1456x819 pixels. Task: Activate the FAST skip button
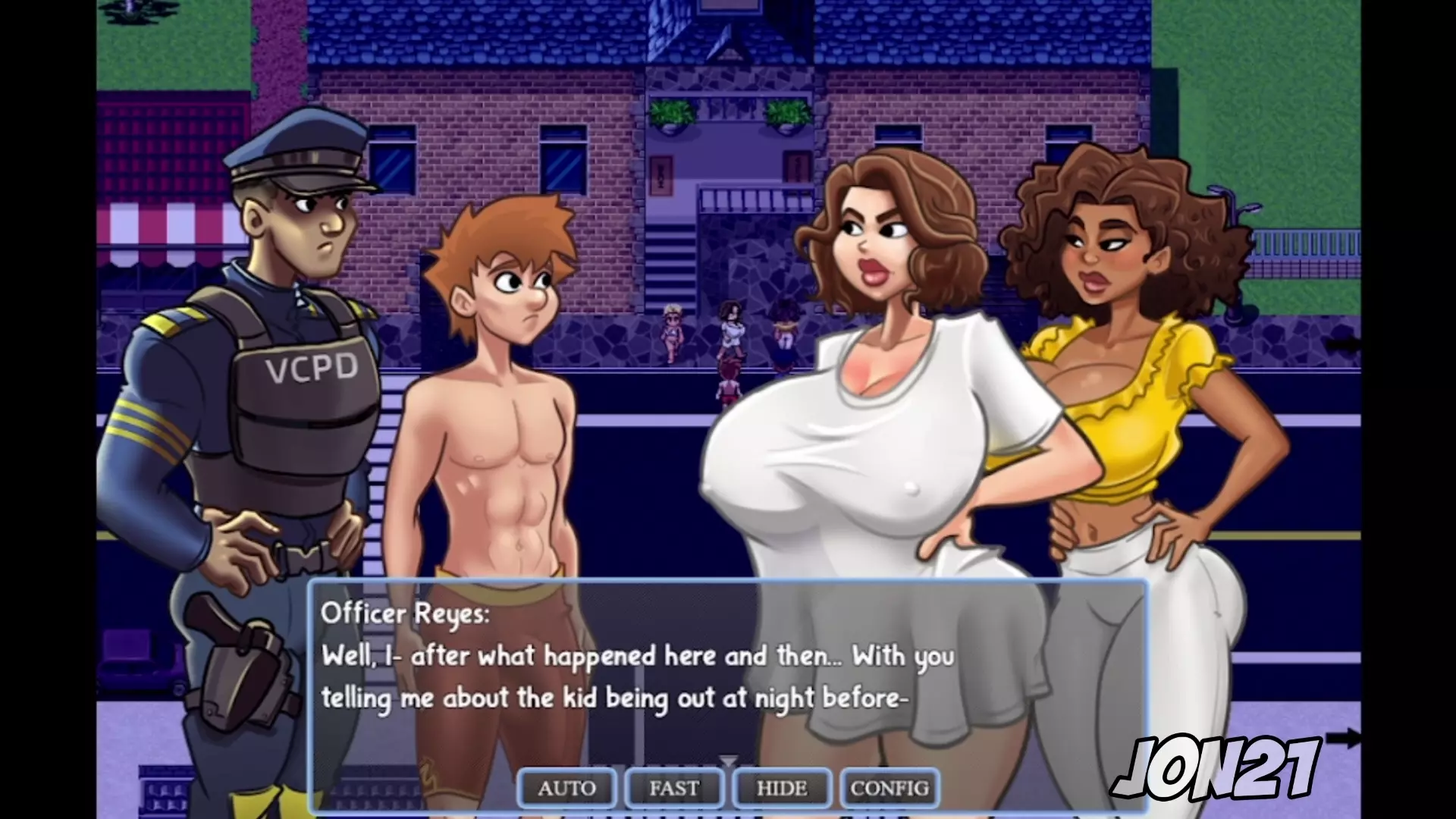point(674,789)
